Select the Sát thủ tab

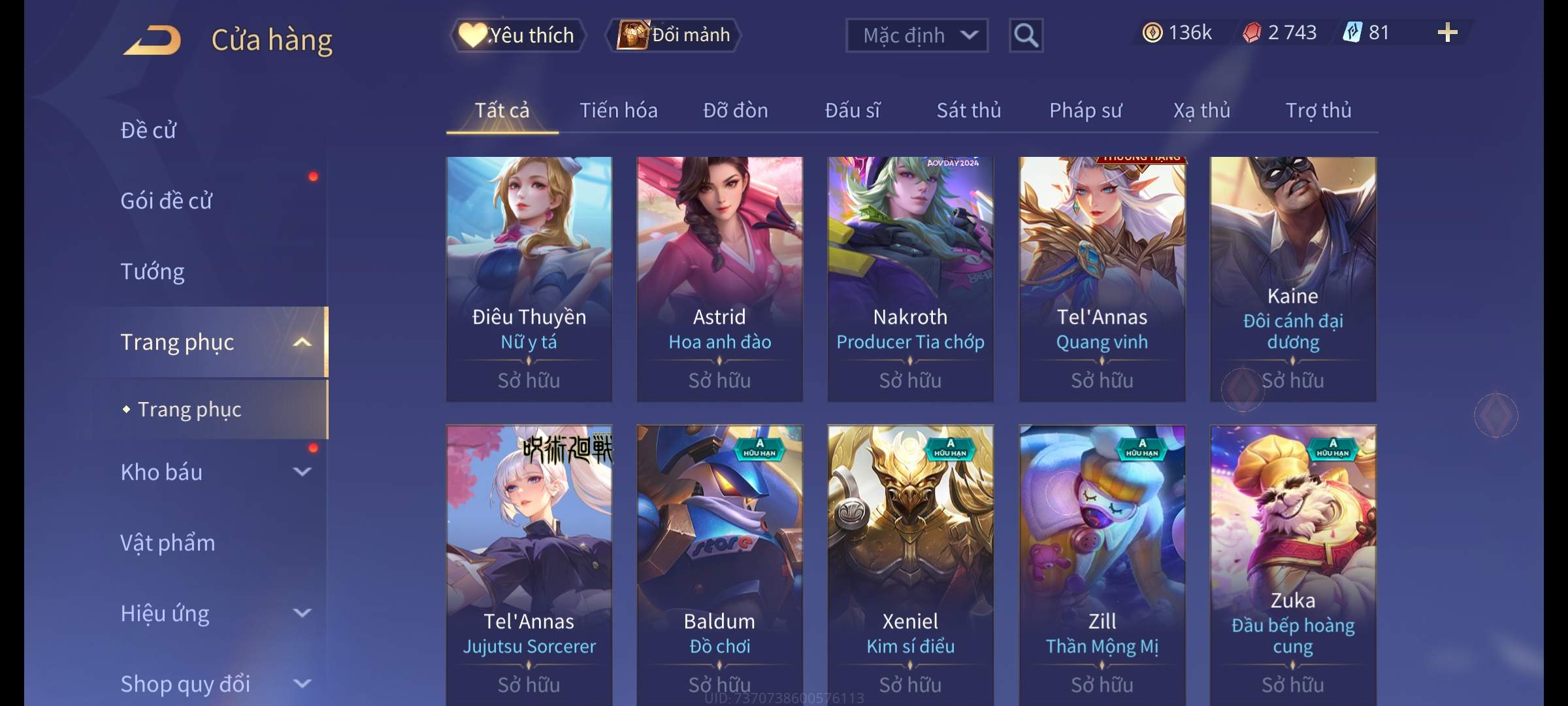[968, 110]
